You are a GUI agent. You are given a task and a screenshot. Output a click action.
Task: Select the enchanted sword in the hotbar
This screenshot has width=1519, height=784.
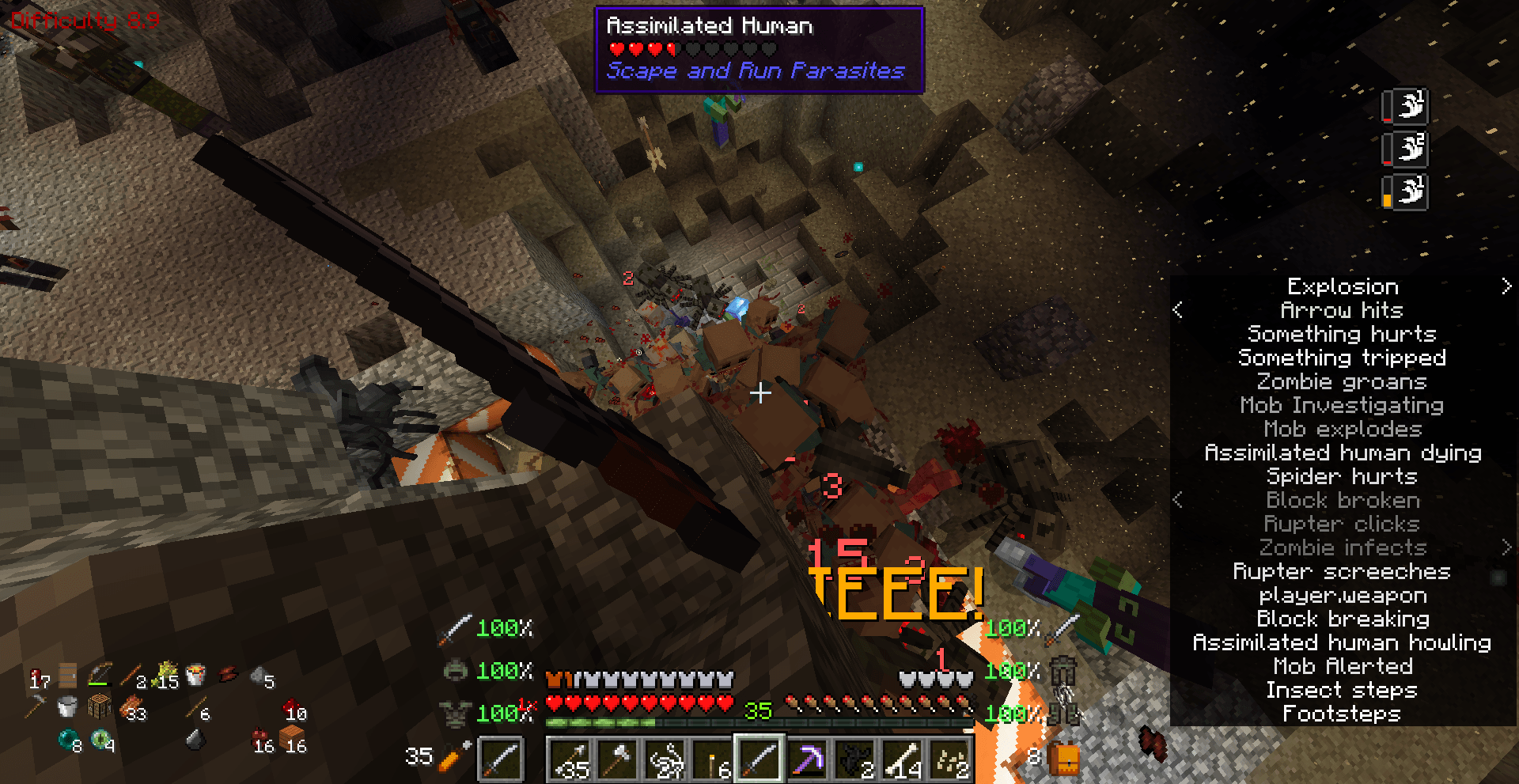(x=759, y=758)
